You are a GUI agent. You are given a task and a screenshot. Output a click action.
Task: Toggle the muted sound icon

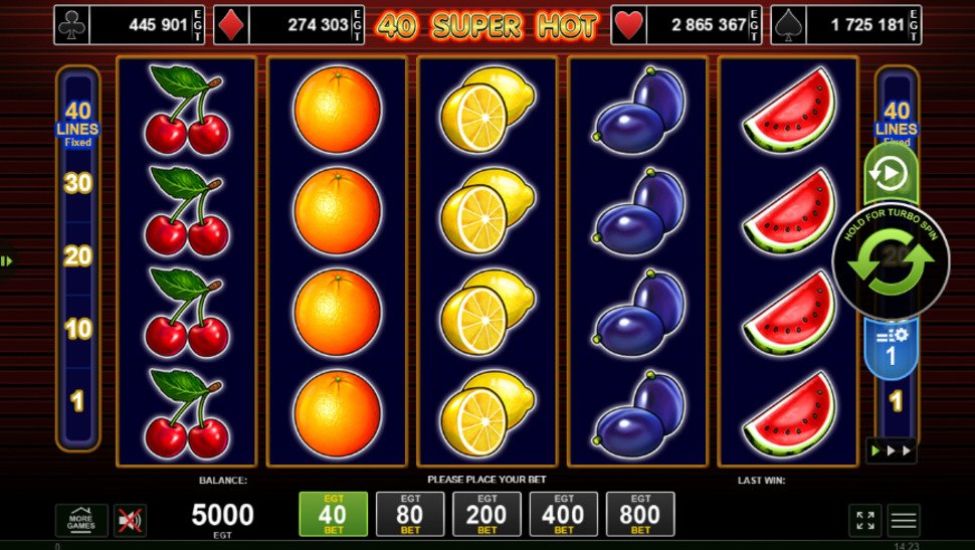130,520
